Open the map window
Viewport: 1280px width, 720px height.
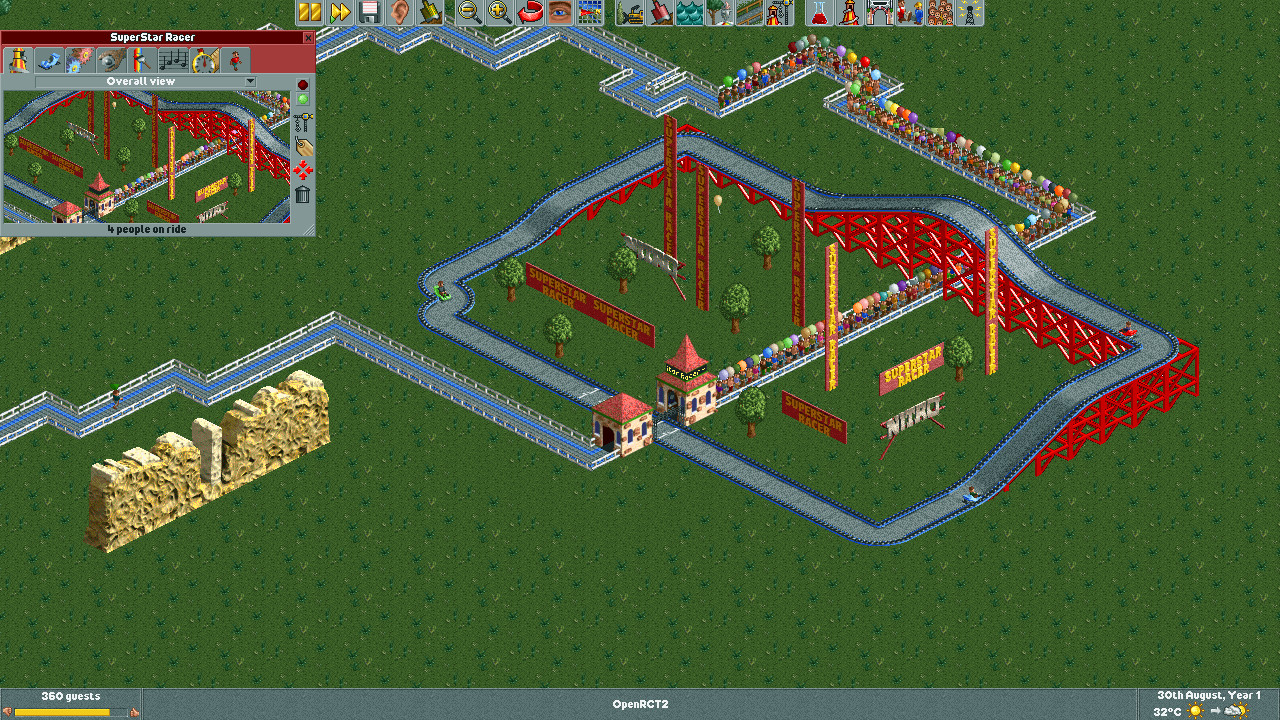(x=592, y=13)
